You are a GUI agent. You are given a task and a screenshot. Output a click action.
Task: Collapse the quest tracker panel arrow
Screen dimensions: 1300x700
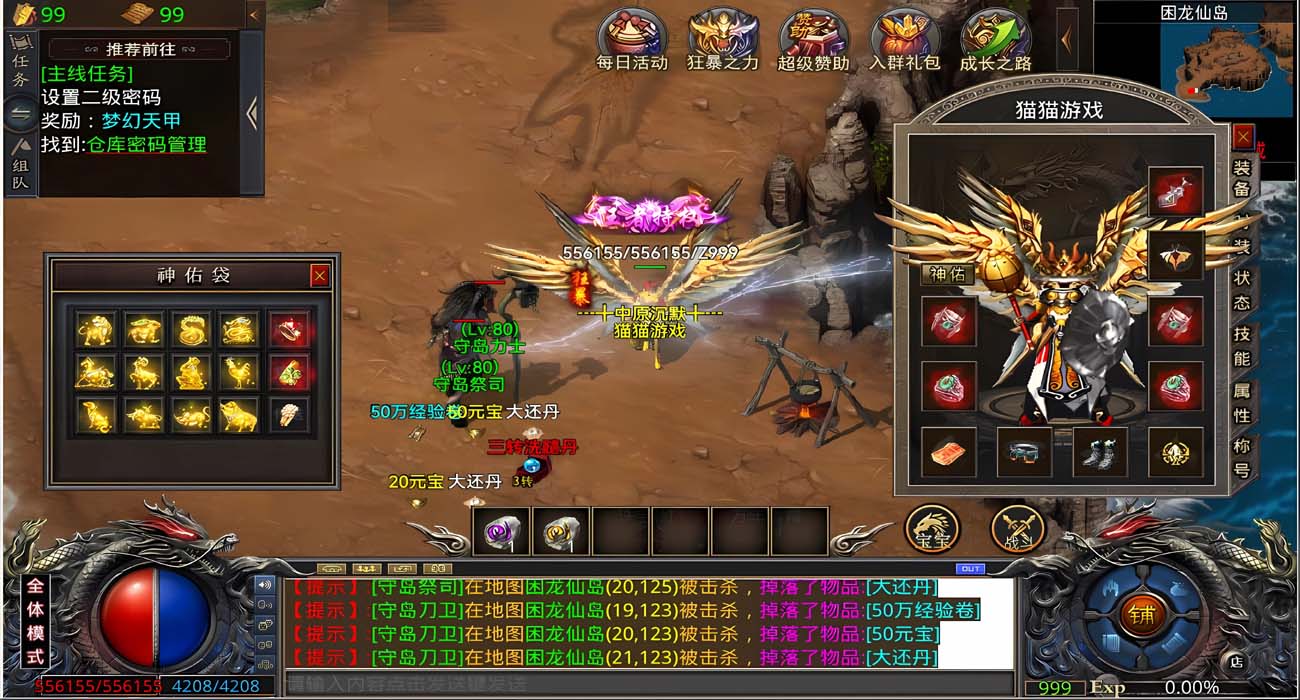(251, 113)
